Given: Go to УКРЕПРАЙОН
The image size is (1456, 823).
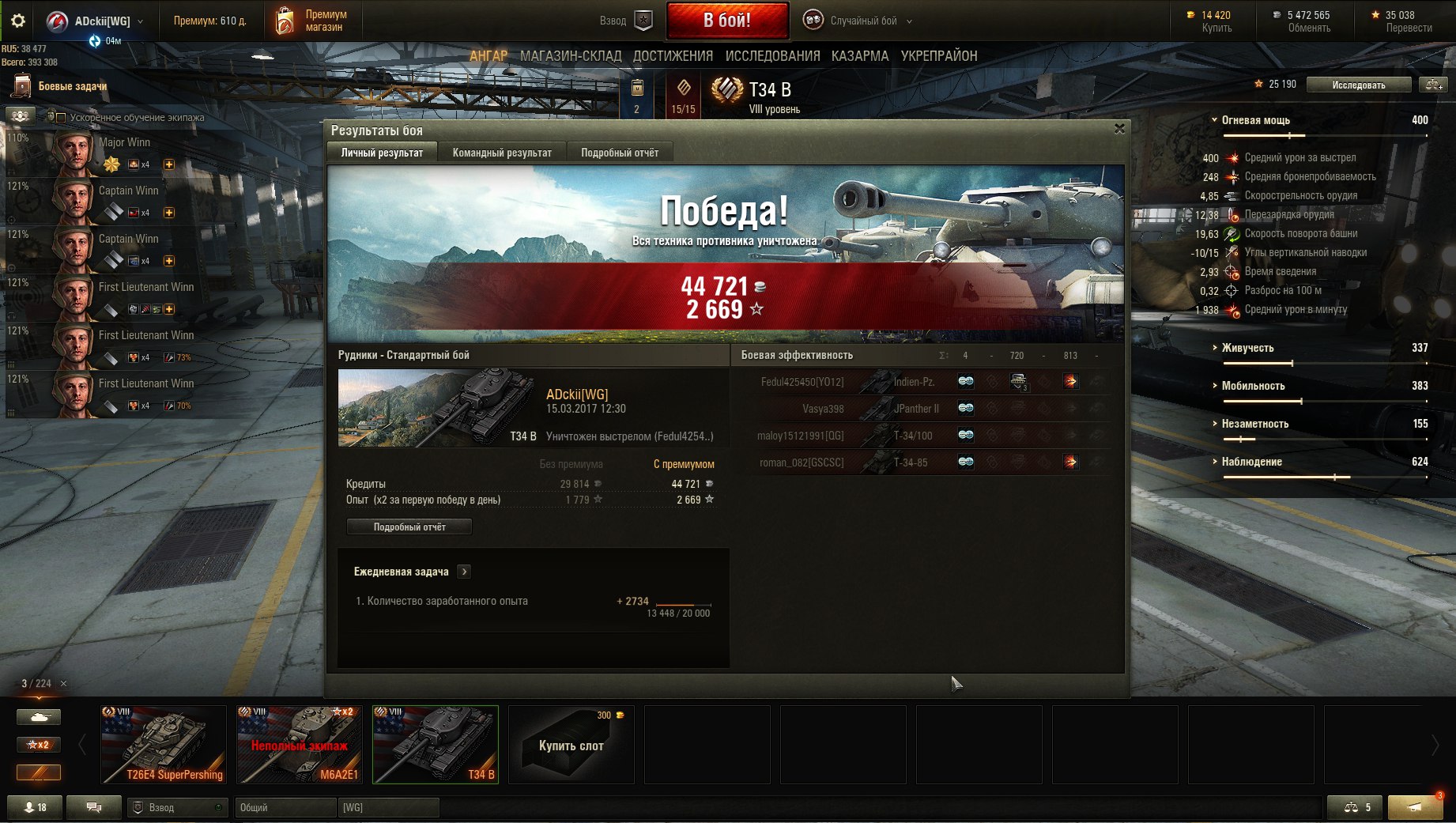Looking at the screenshot, I should [939, 56].
